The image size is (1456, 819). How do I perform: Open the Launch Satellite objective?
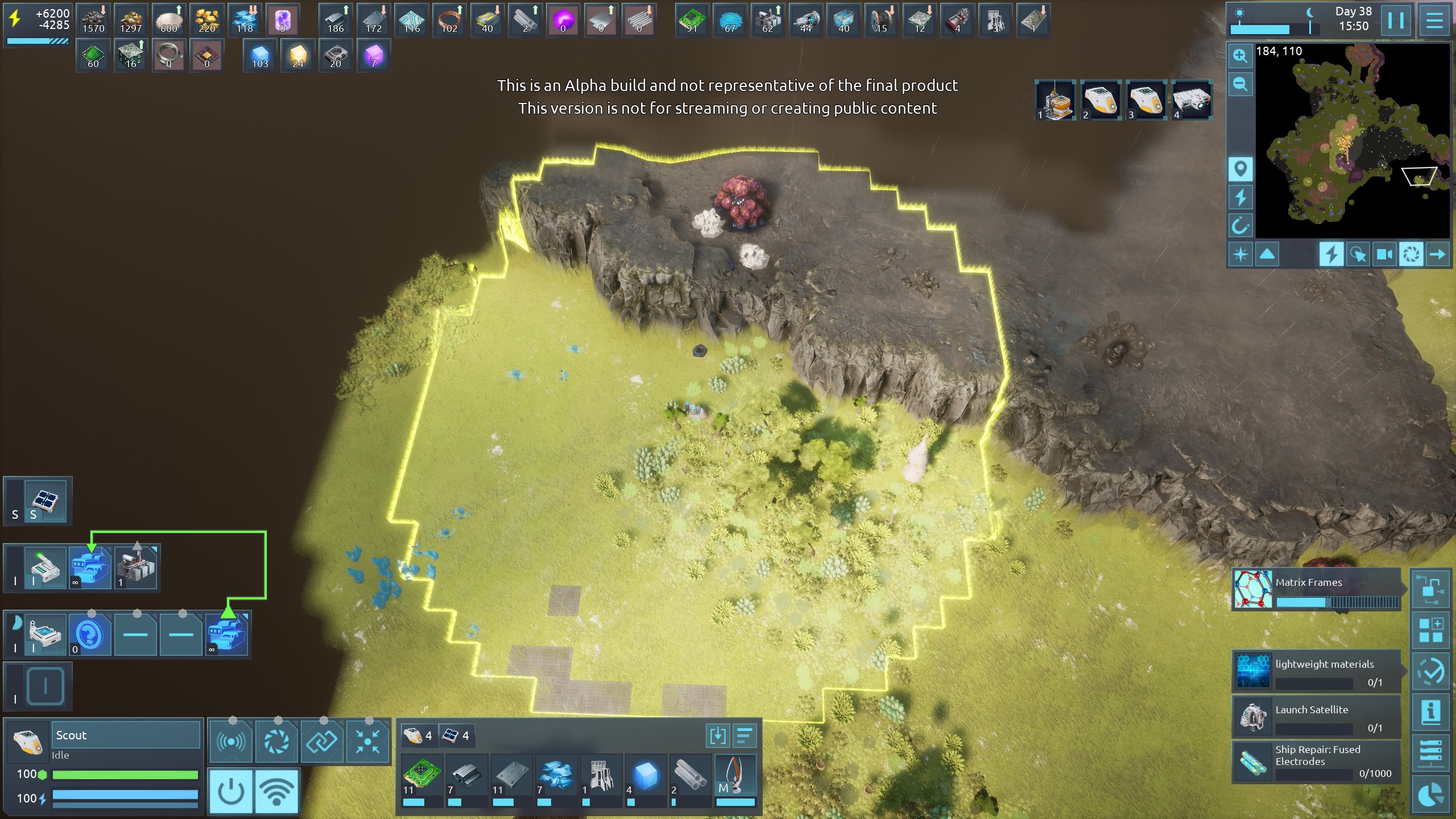[1316, 717]
